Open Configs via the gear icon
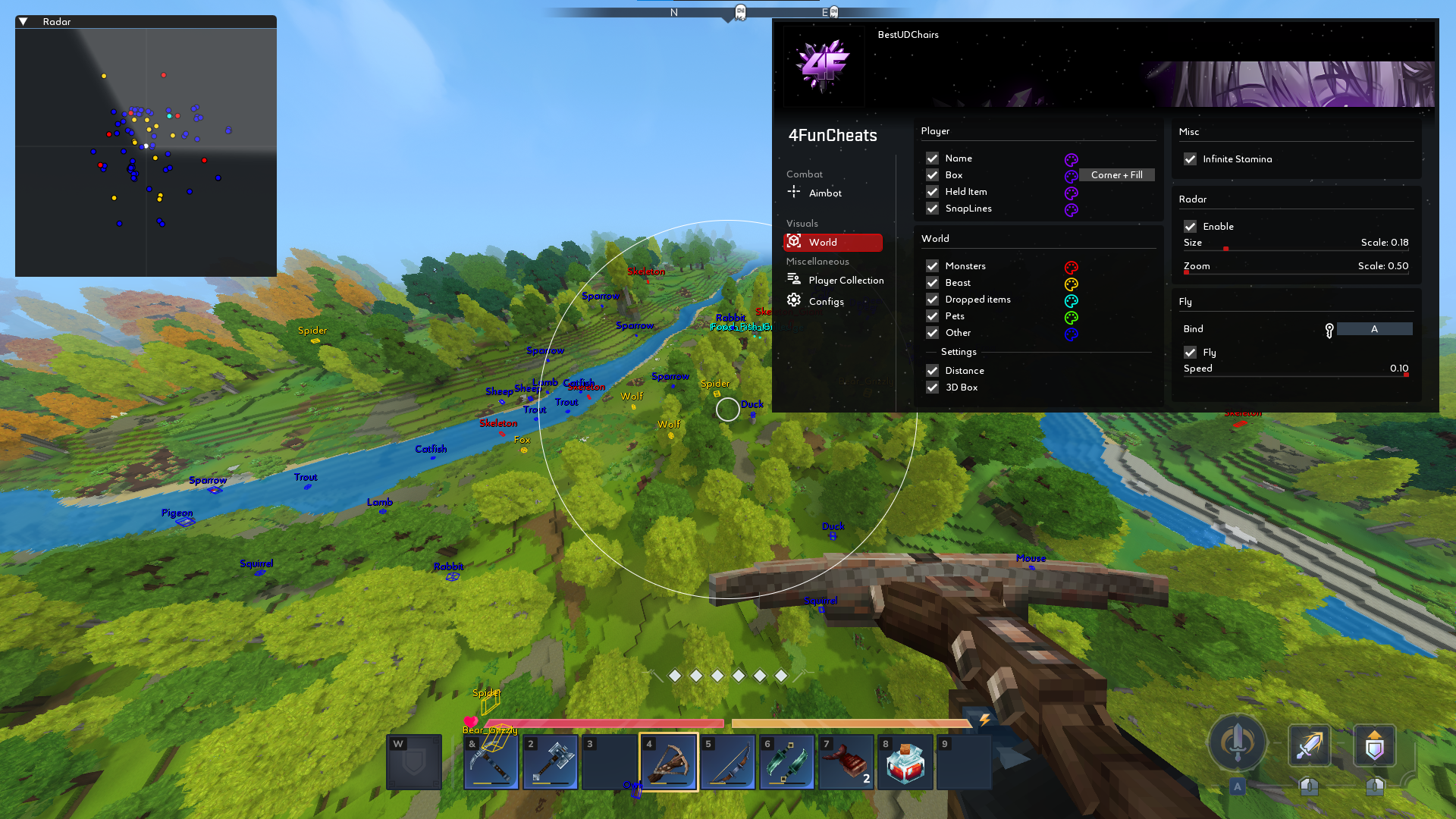The height and width of the screenshot is (819, 1456). point(793,300)
